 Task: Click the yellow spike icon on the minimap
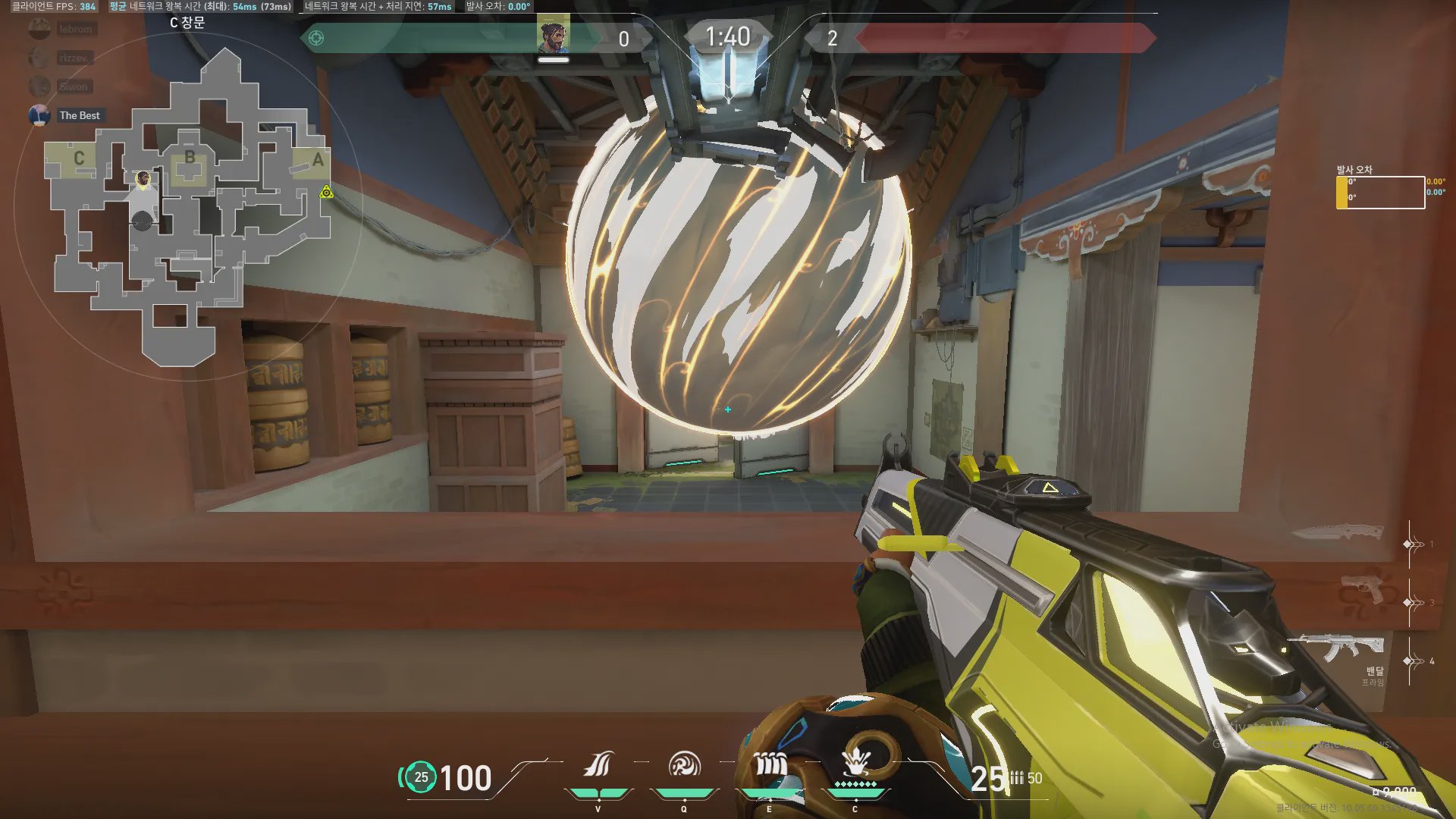pyautogui.click(x=326, y=192)
